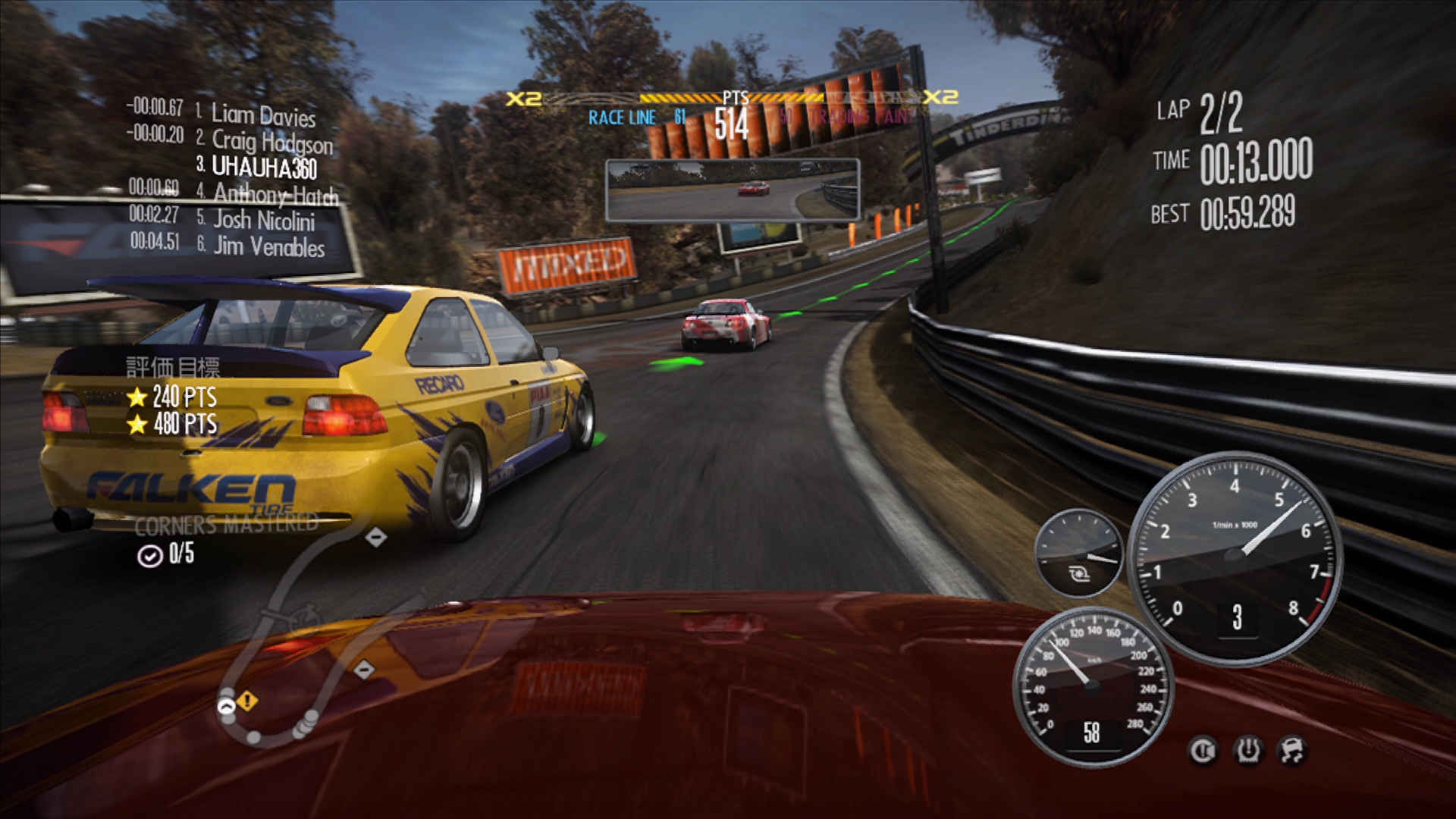Screen dimensions: 1456x819
Task: Select Liam Davies in the standings
Action: click(x=262, y=115)
